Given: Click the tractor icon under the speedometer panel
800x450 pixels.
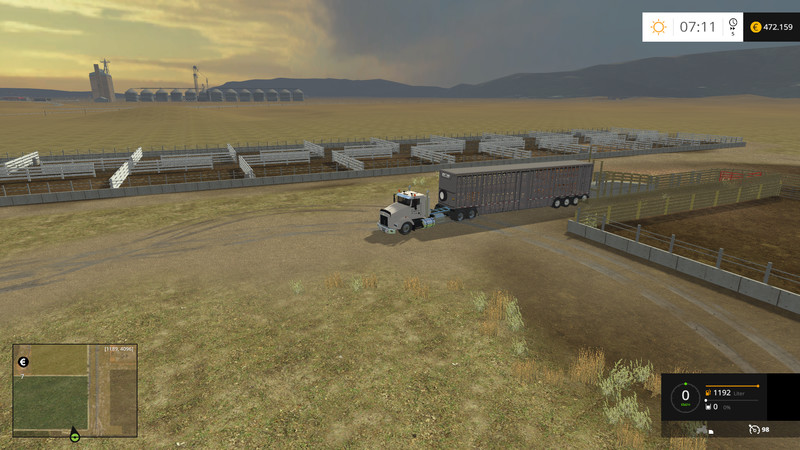Looking at the screenshot, I should (x=701, y=429).
